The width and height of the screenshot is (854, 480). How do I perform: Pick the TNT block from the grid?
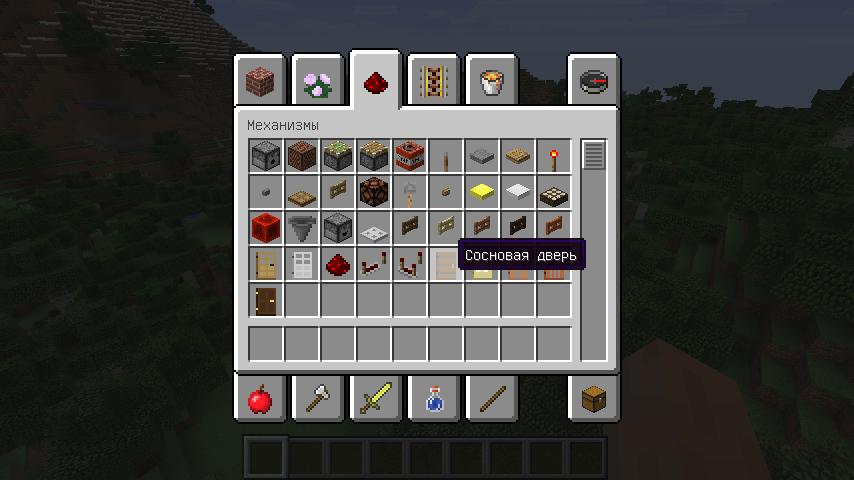pyautogui.click(x=409, y=156)
